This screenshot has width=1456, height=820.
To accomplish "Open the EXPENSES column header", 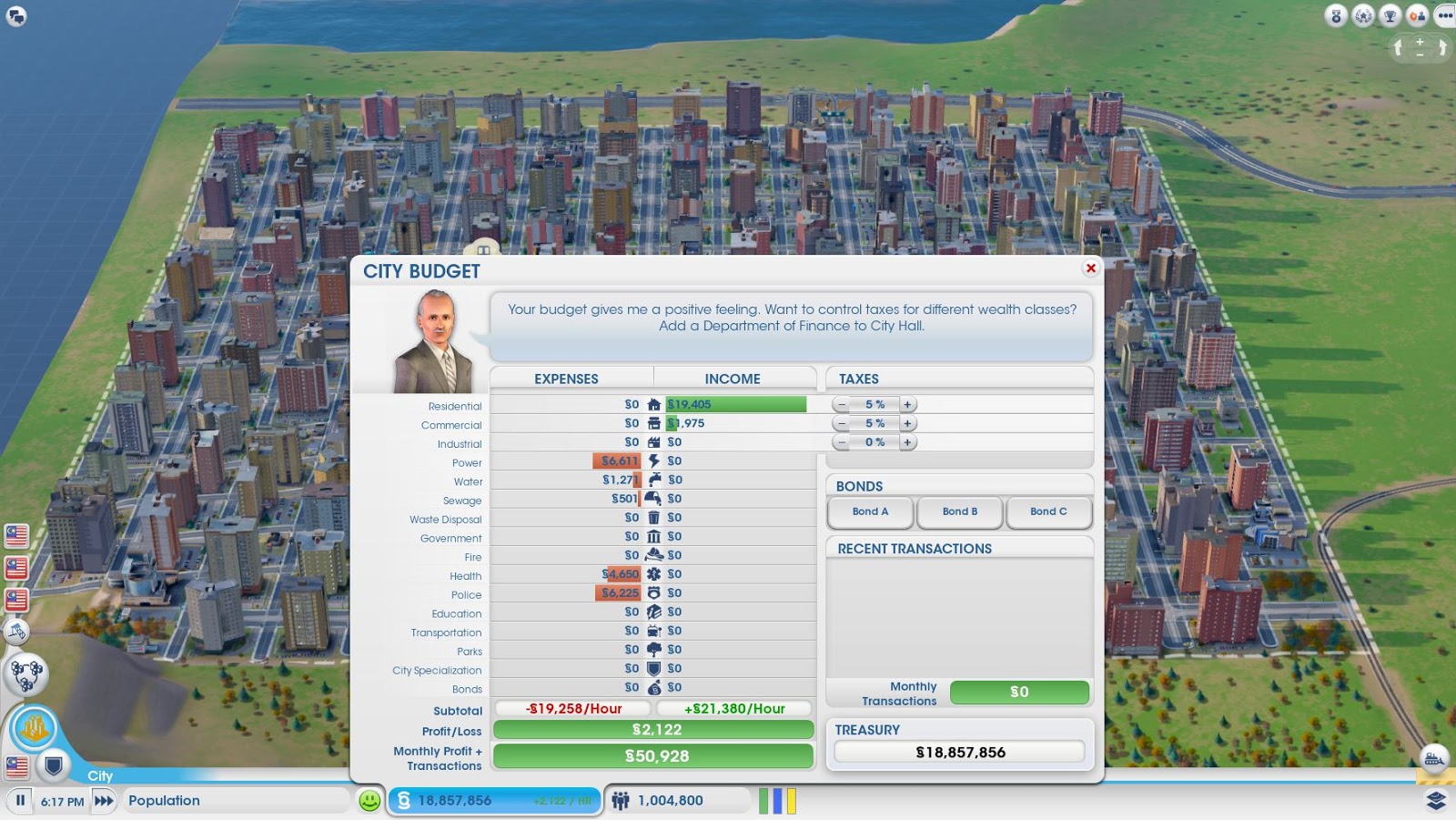I will click(x=566, y=379).
